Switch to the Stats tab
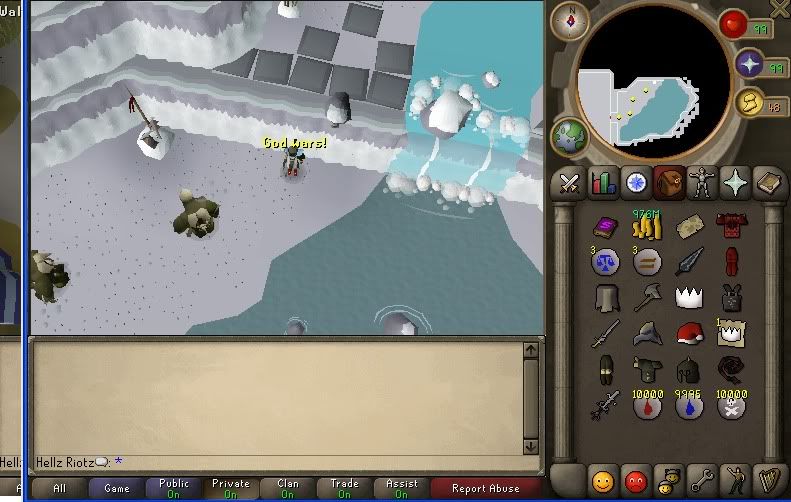Screen dimensions: 791x502 pyautogui.click(x=603, y=183)
